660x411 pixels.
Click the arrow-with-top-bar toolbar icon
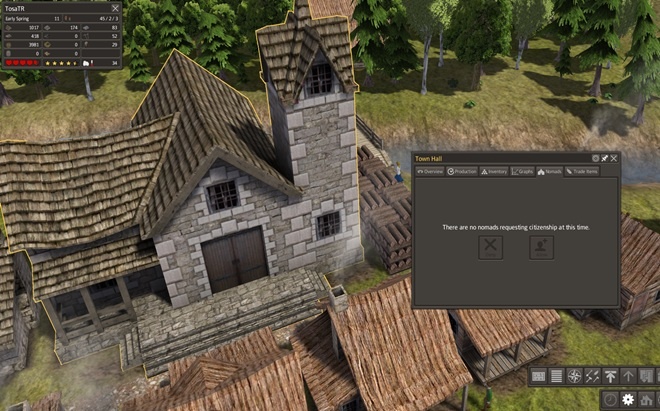(x=610, y=376)
